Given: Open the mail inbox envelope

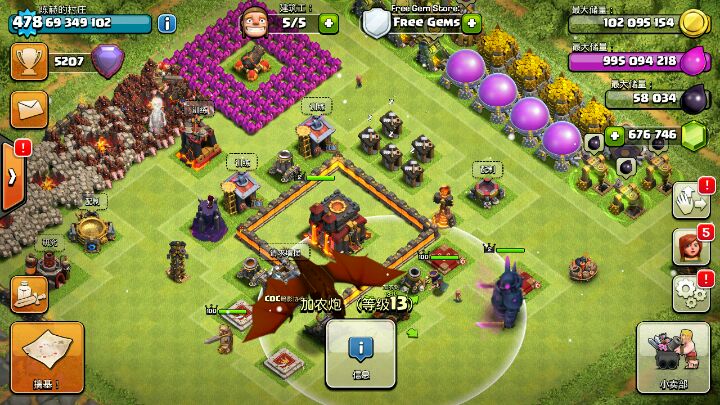Looking at the screenshot, I should [x=28, y=106].
